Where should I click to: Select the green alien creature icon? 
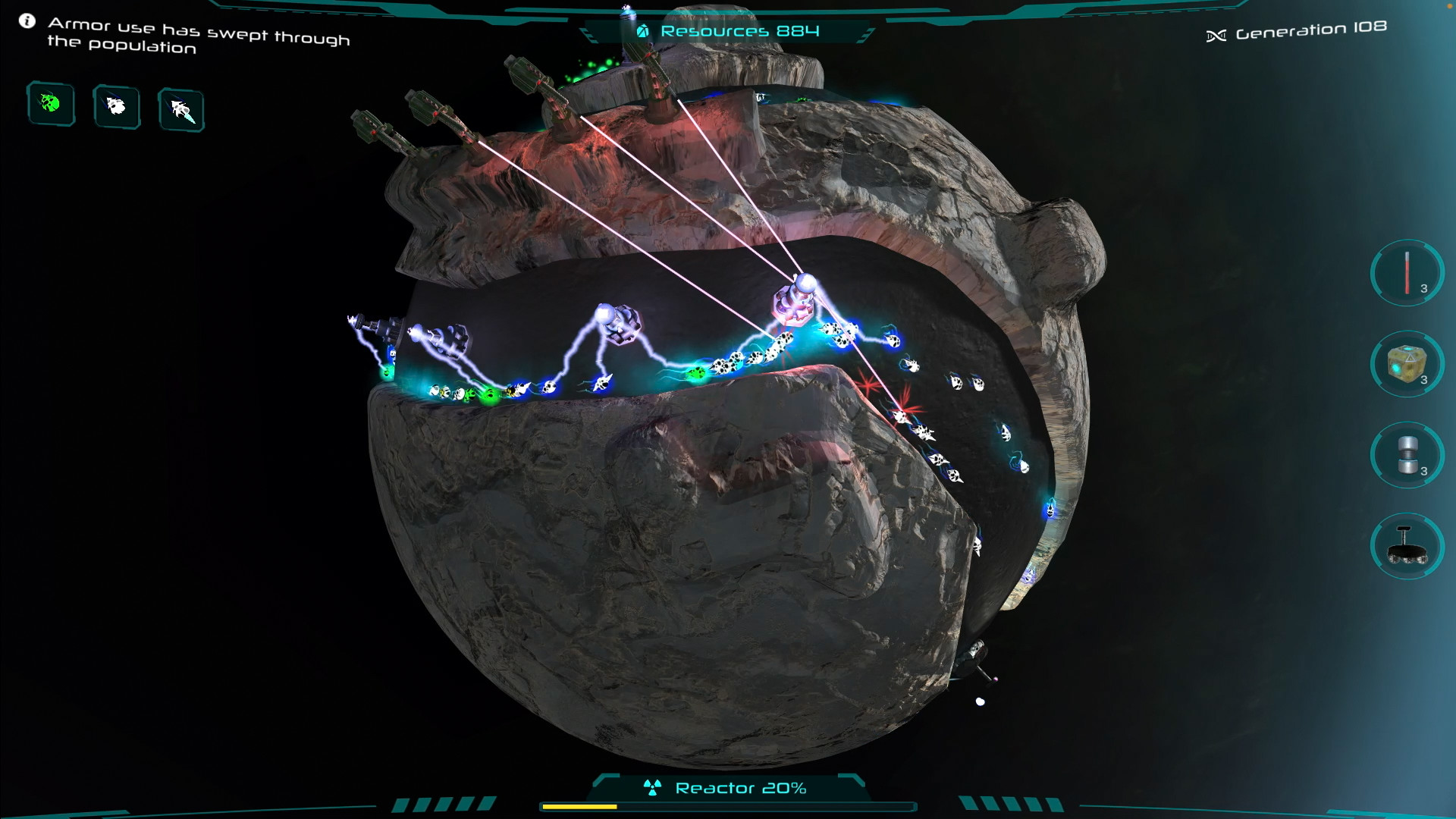point(50,104)
